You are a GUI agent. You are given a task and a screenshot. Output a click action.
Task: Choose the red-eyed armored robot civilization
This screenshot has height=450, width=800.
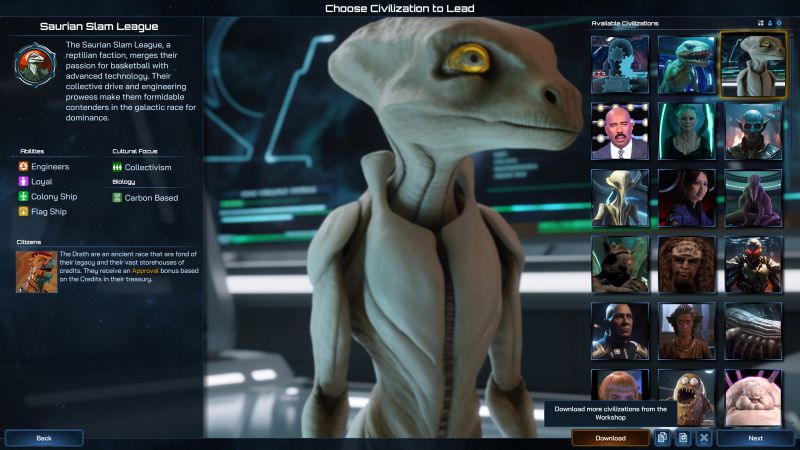[752, 264]
